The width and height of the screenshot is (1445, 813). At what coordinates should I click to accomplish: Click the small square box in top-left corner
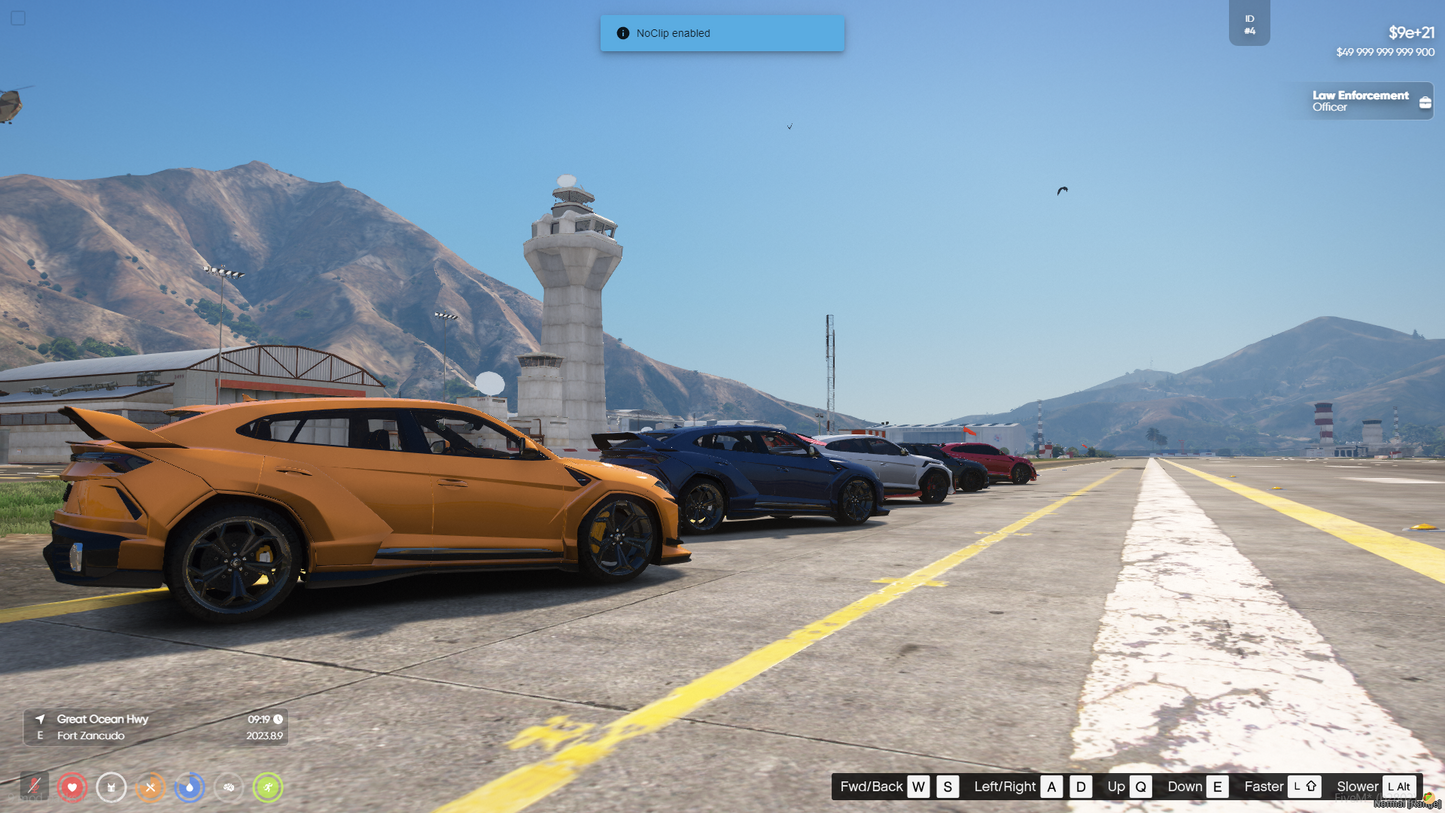click(x=18, y=18)
